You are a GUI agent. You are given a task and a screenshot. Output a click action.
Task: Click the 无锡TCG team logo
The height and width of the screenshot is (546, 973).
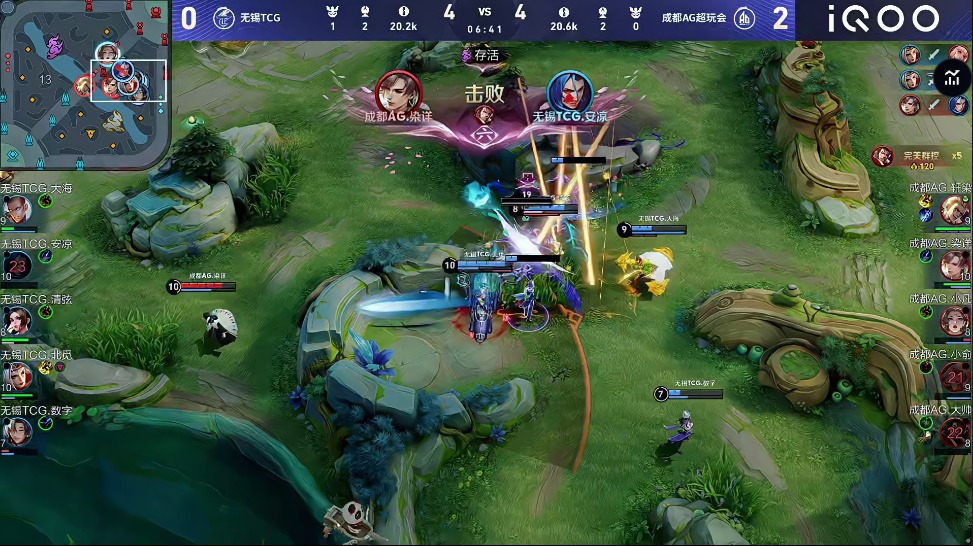(224, 19)
